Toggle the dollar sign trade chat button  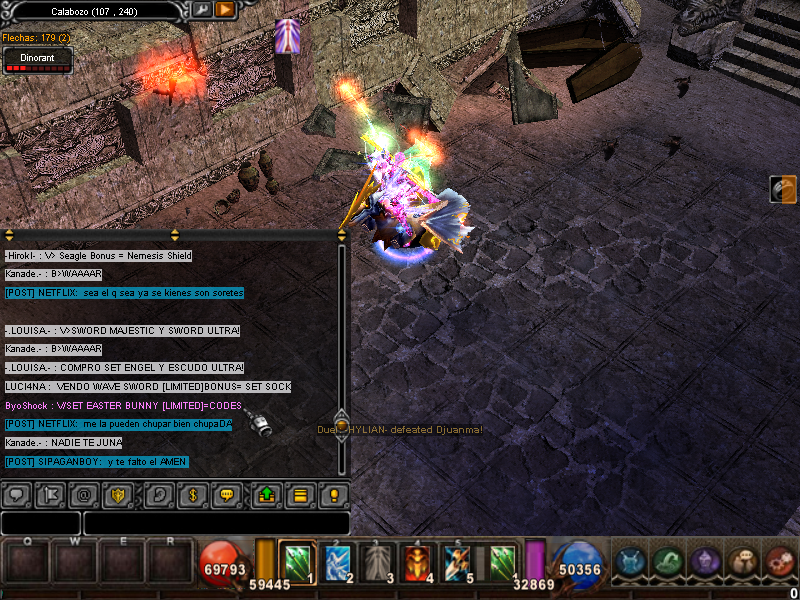(192, 494)
